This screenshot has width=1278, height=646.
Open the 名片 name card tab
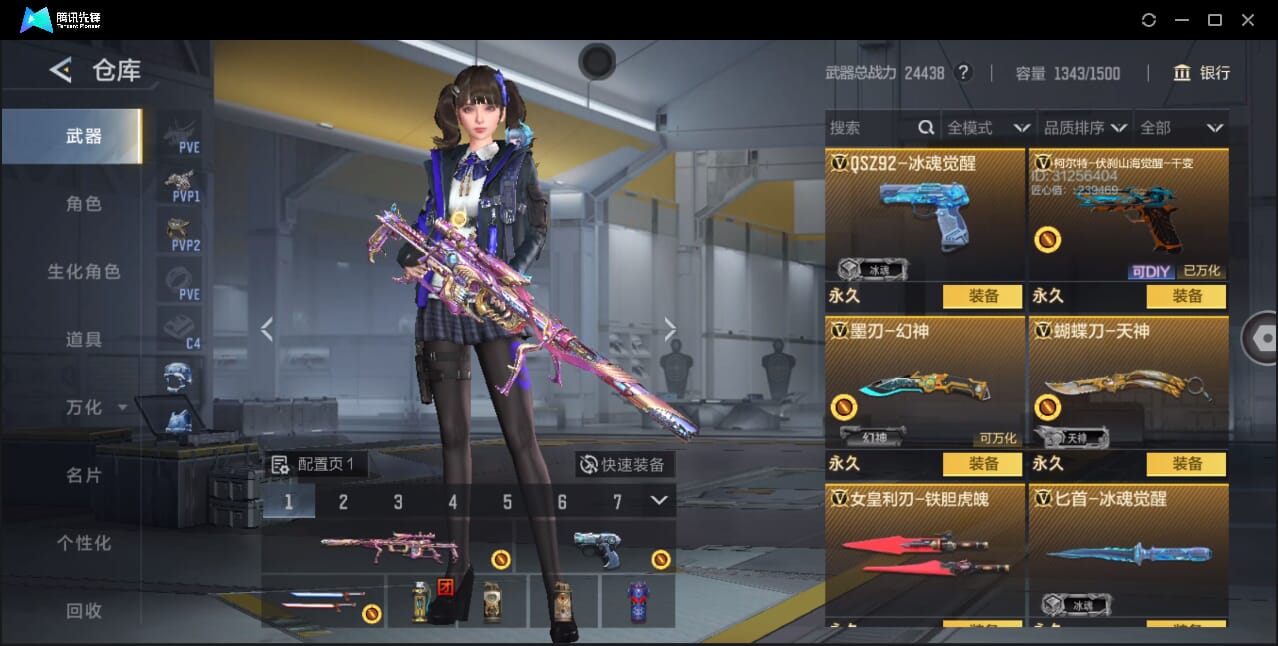(84, 476)
